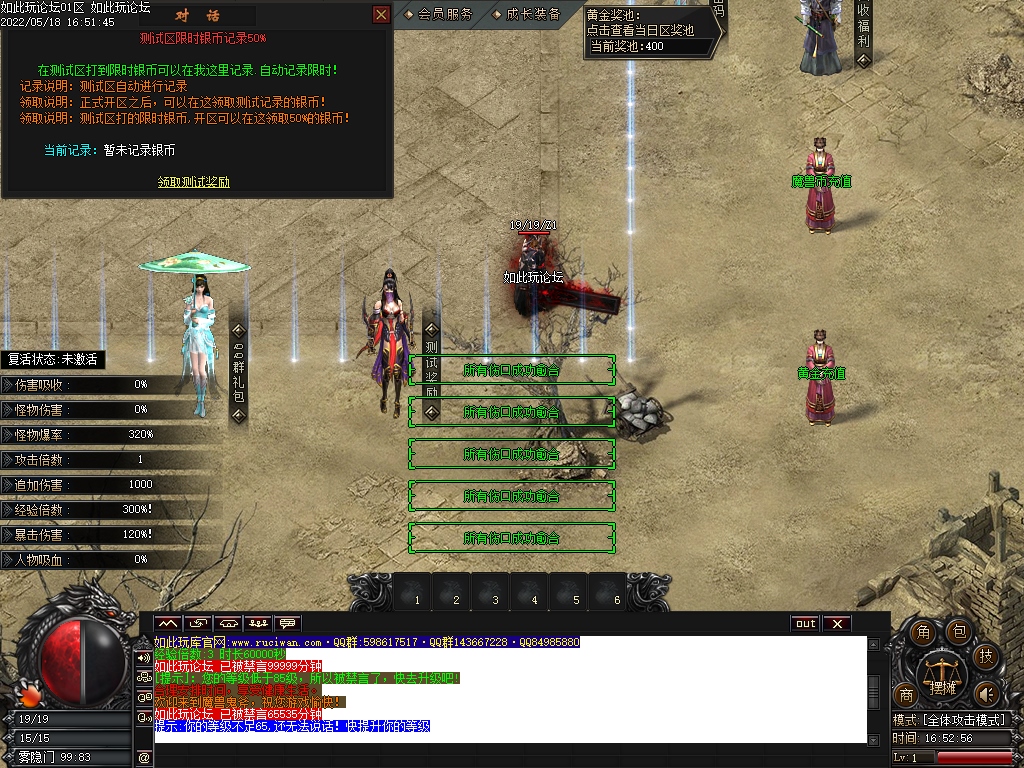
Task: Open the 会员服务 member services tab
Action: click(x=440, y=15)
